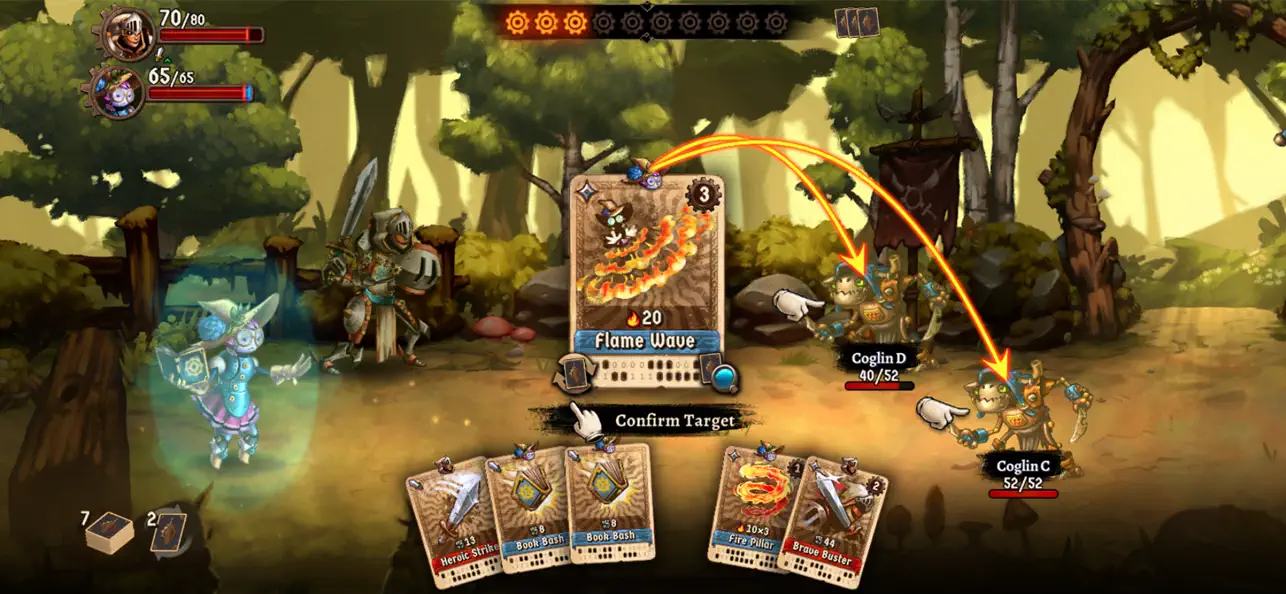
Task: View the discard pile with 2 cards
Action: coord(167,531)
